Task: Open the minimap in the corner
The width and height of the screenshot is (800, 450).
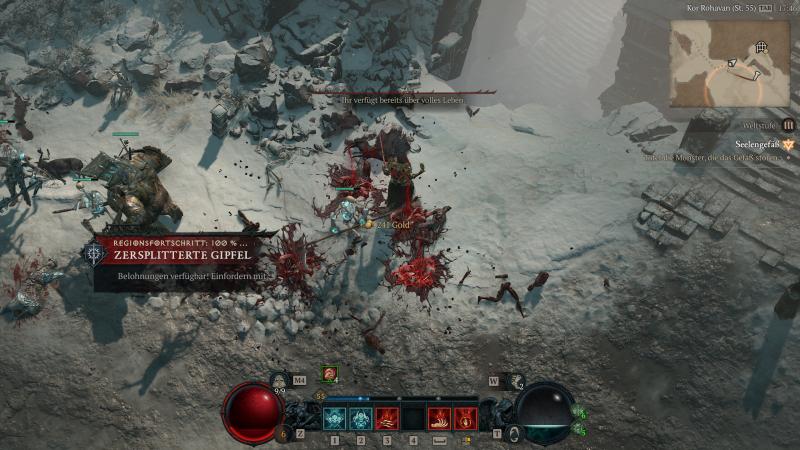Action: [x=729, y=63]
